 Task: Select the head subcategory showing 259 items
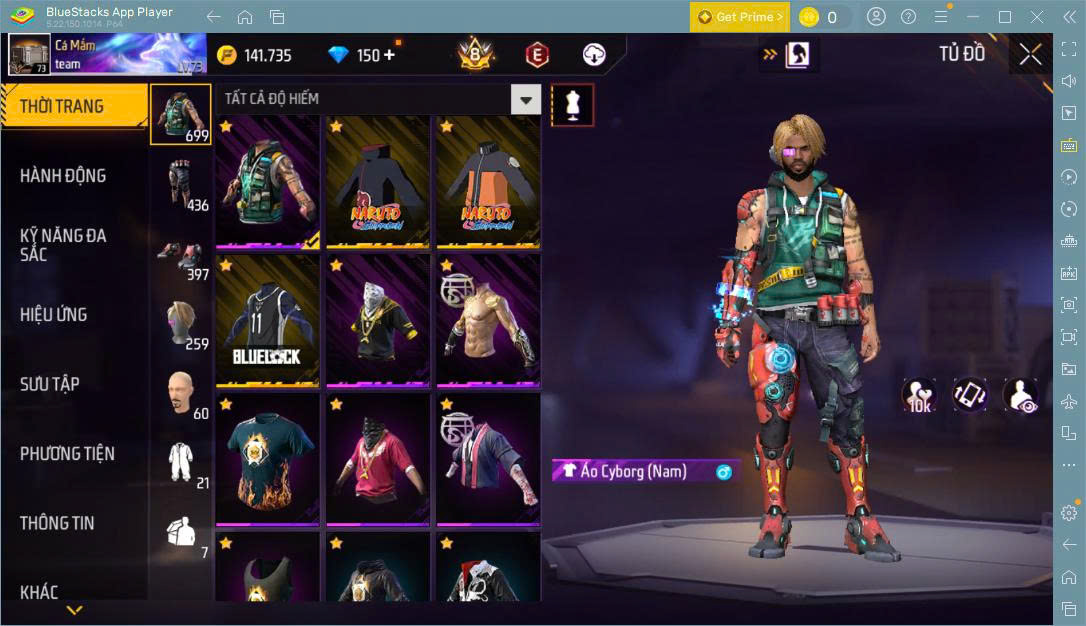(x=181, y=322)
